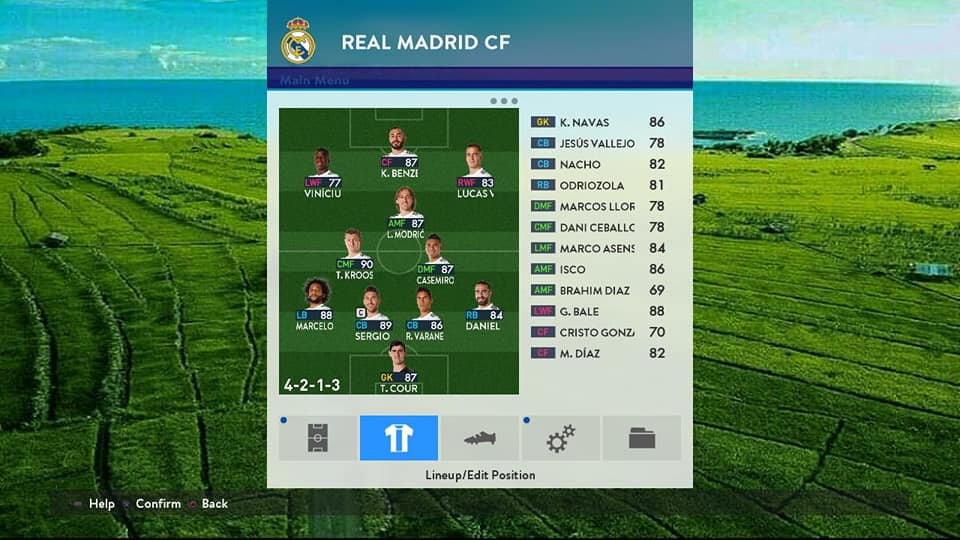
Task: Choose G. Bale from the bench list
Action: (598, 311)
